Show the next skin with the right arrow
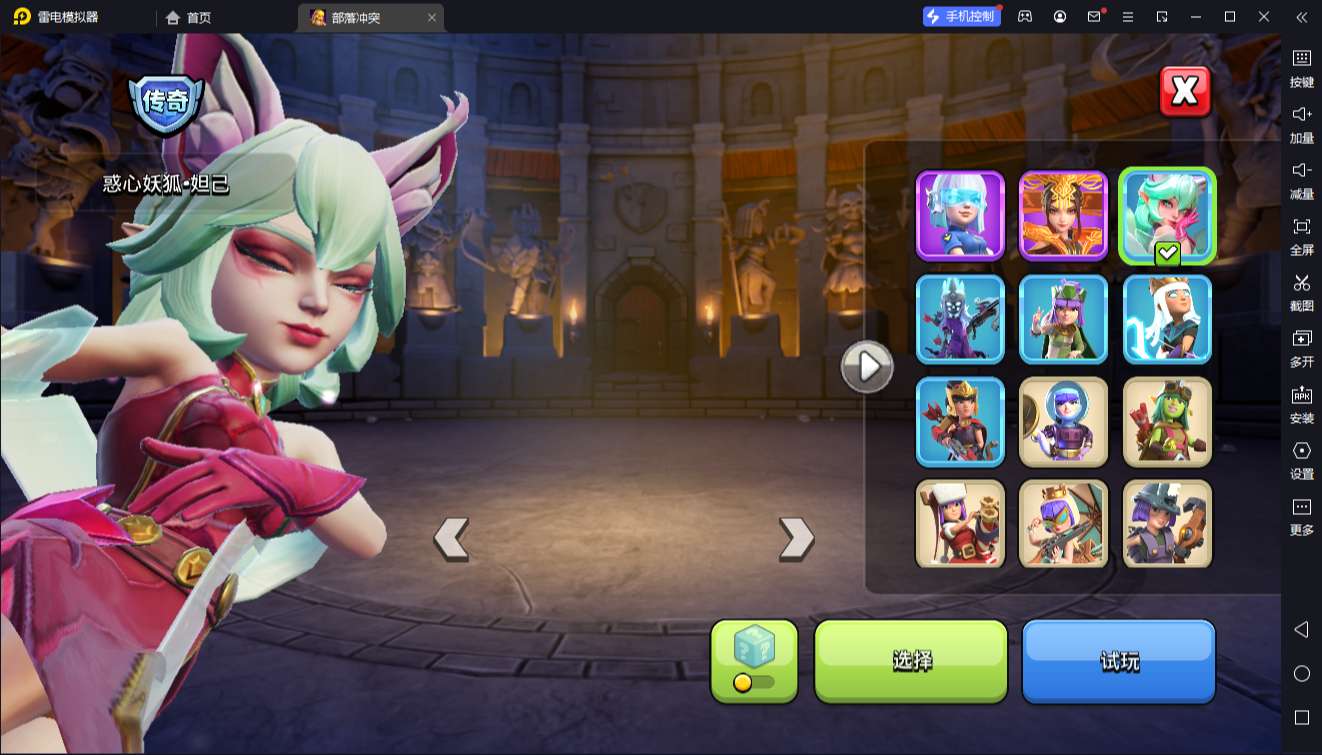Image resolution: width=1322 pixels, height=755 pixels. point(796,538)
